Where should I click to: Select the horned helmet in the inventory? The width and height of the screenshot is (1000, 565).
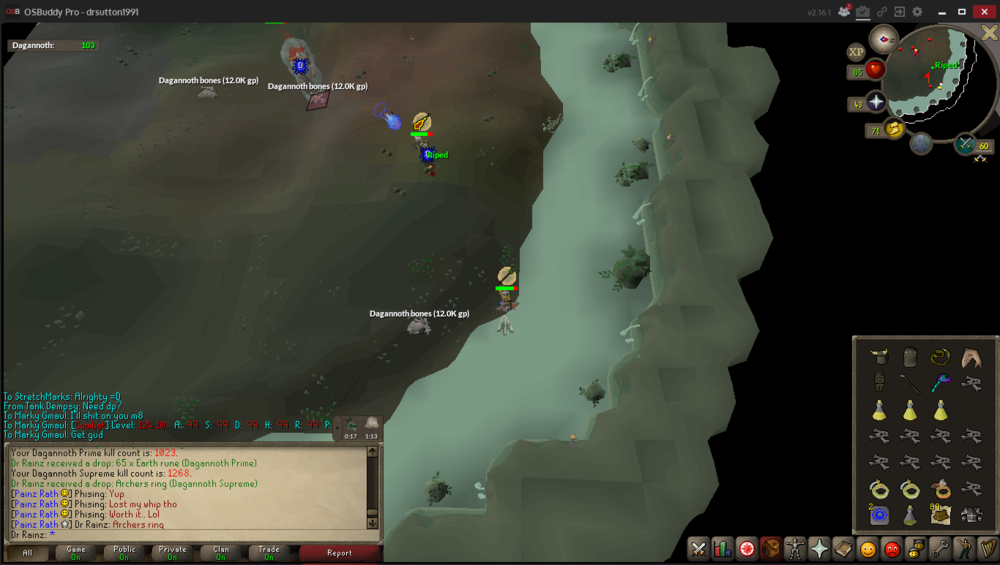879,357
